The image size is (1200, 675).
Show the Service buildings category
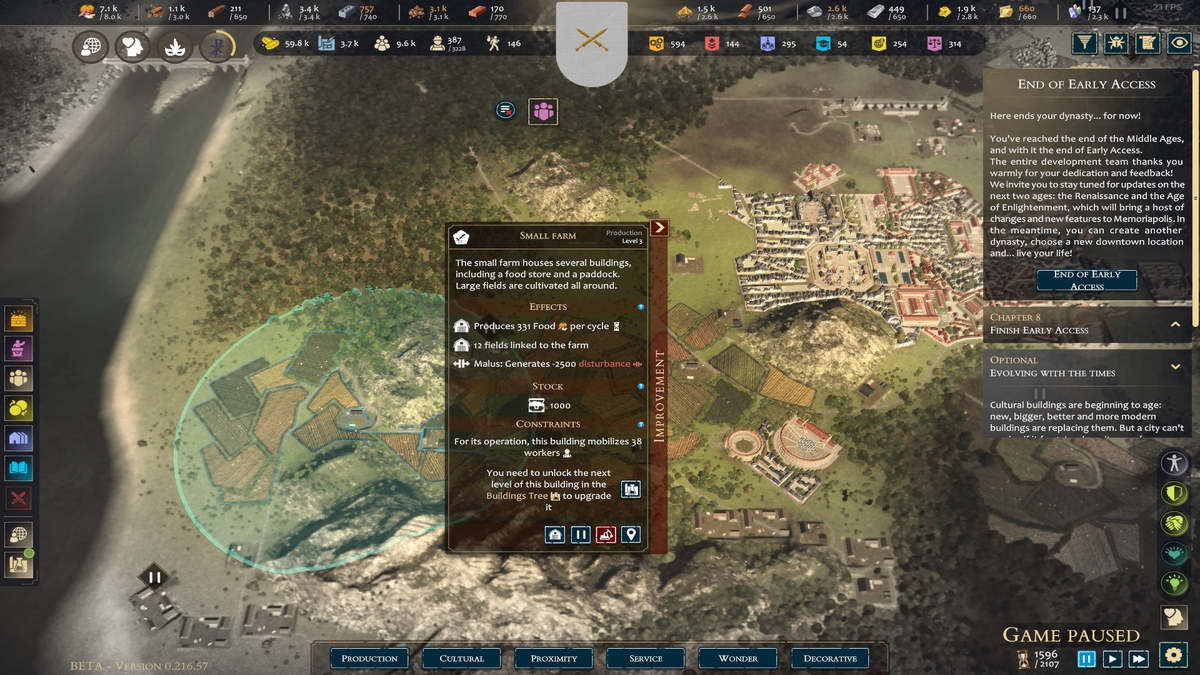point(645,658)
